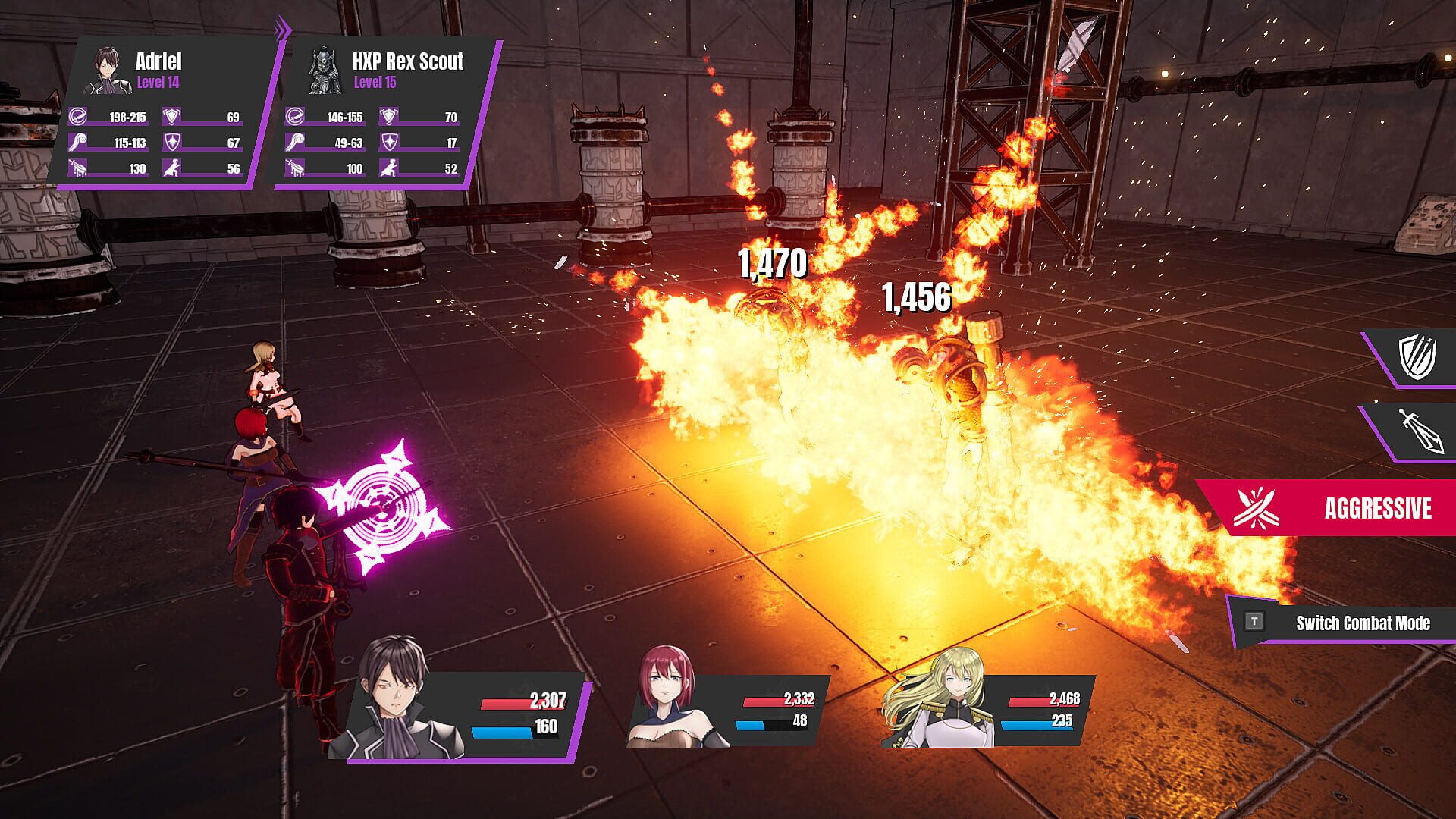Screen dimensions: 1456x819
Task: Select Adriel's stat panel
Action: pyautogui.click(x=165, y=114)
